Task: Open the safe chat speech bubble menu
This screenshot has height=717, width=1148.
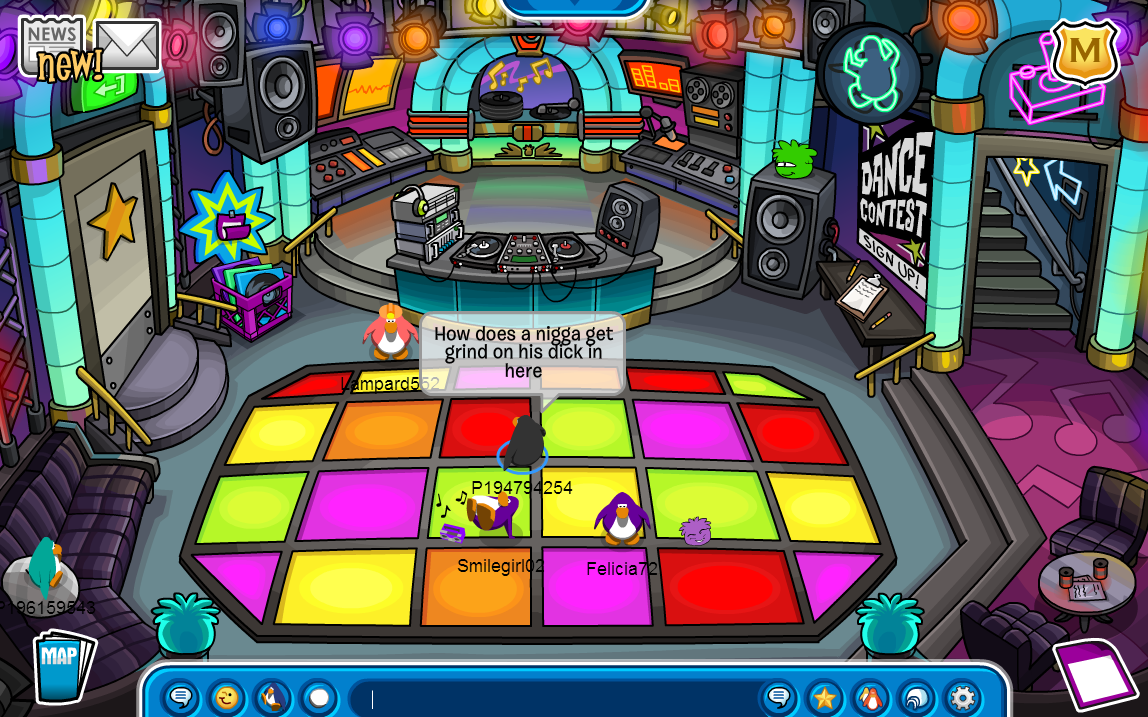Action: 181,697
